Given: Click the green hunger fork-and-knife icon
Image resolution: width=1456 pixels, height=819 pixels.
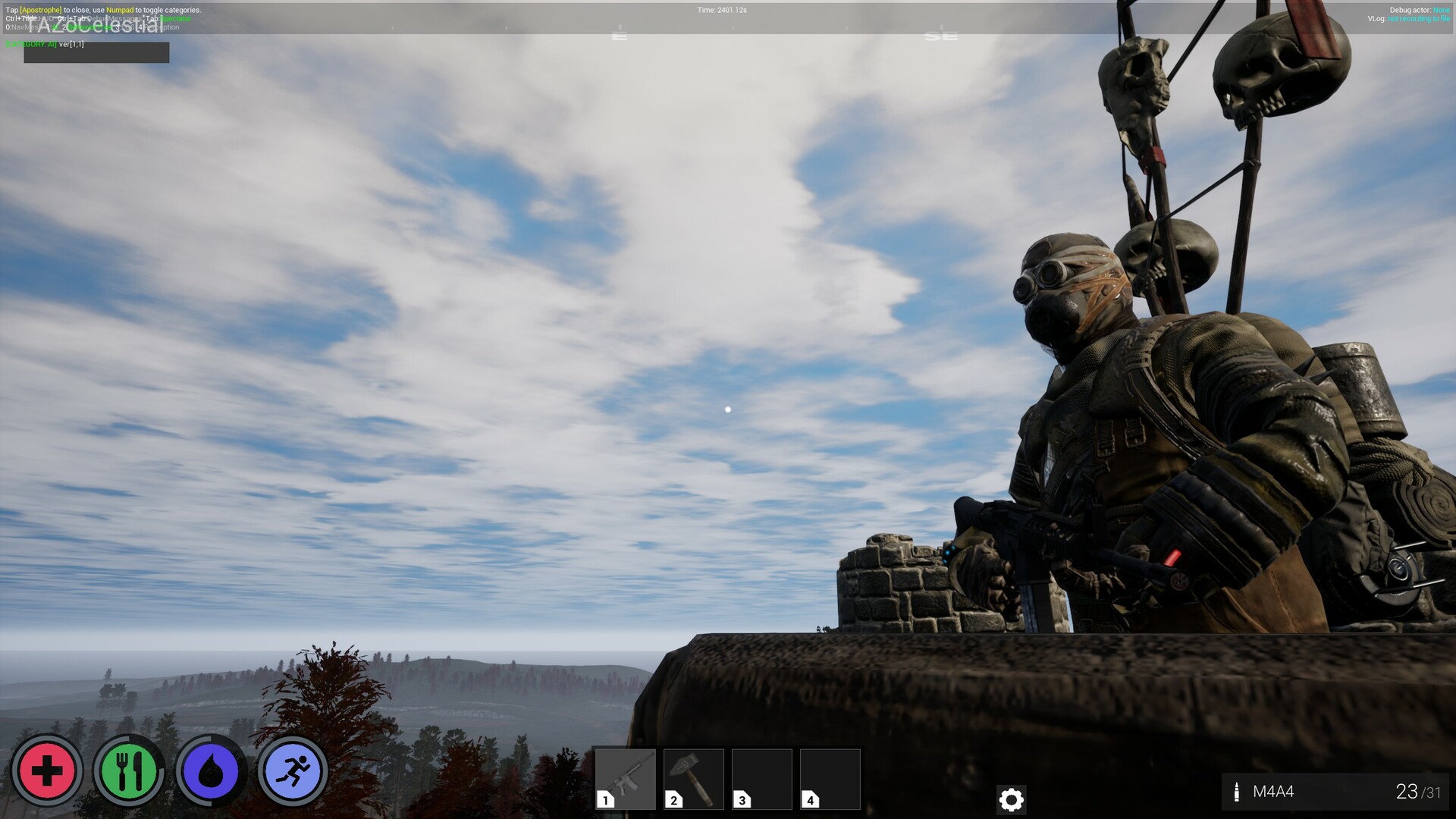Looking at the screenshot, I should point(130,770).
